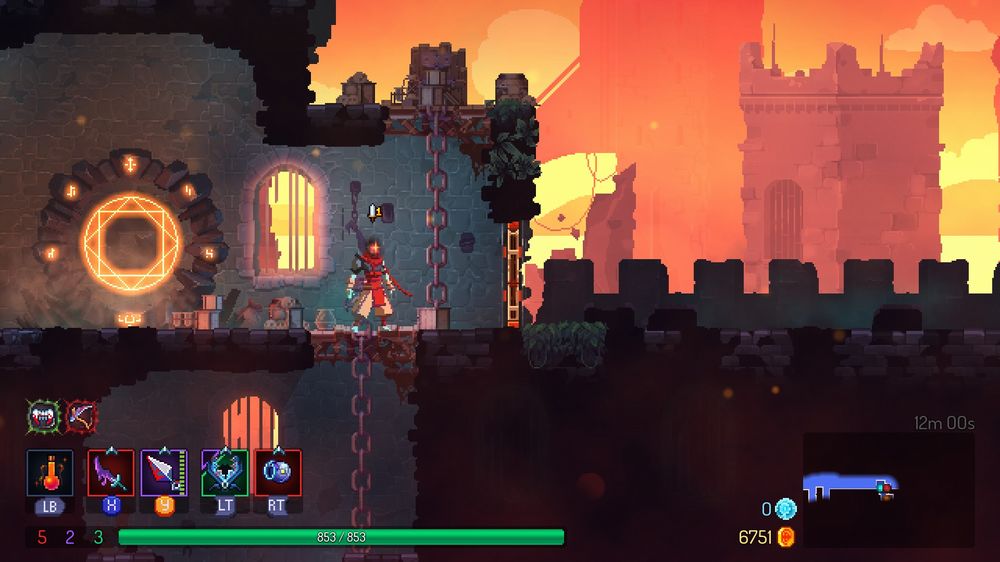
Task: Open the minimap
Action: coord(888,489)
